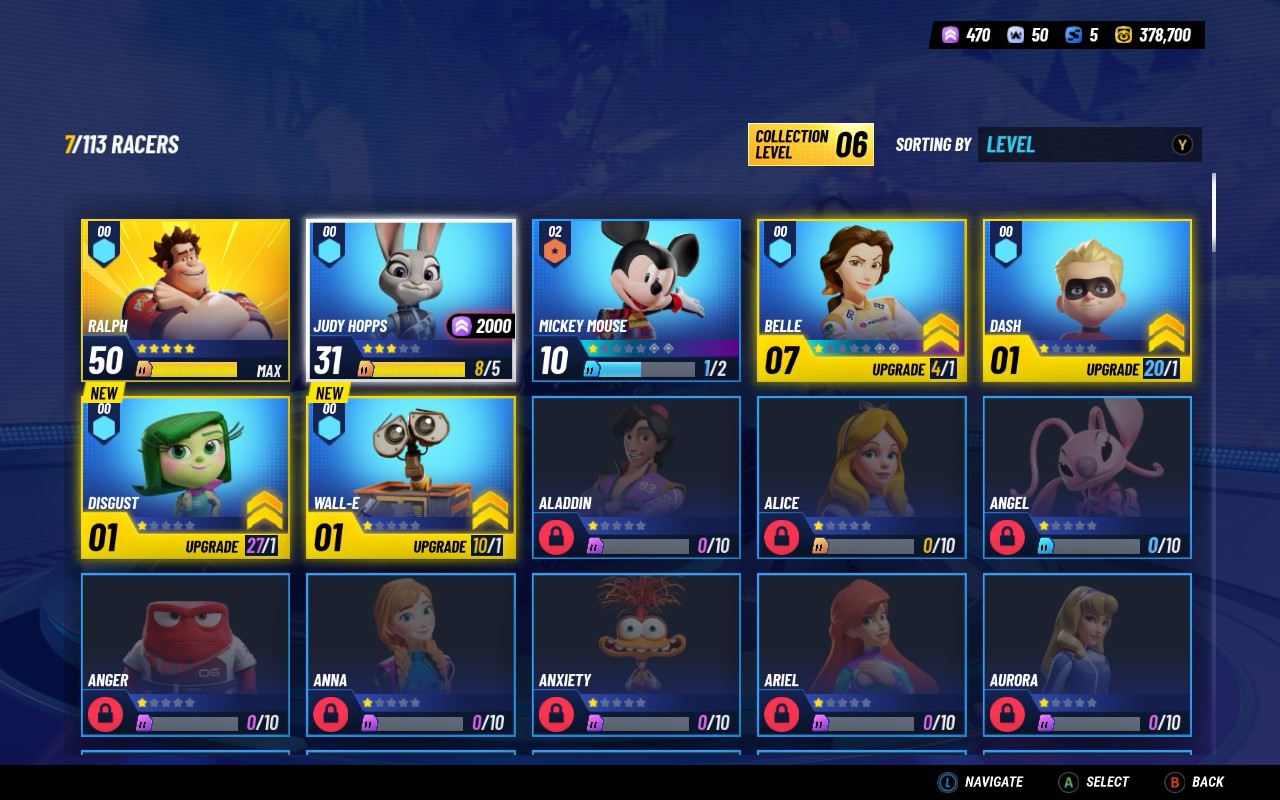Select the locked Anxiety racer card

[636, 654]
